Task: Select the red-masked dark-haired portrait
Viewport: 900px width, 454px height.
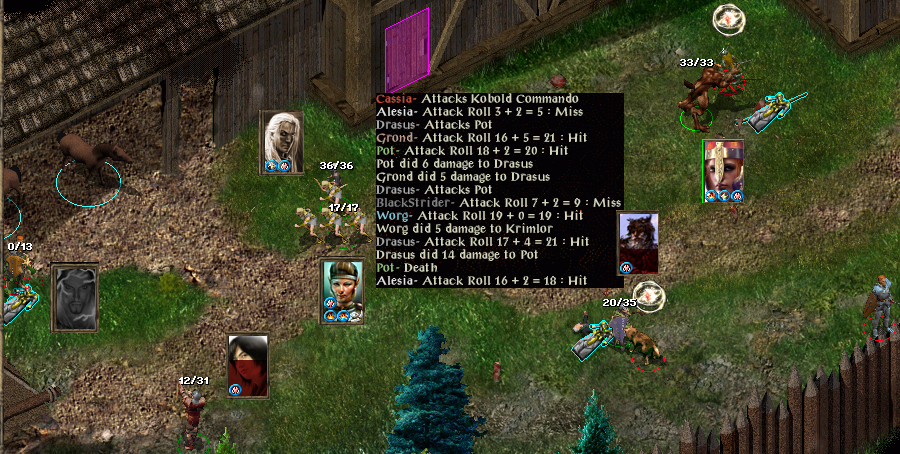Action: coord(248,362)
